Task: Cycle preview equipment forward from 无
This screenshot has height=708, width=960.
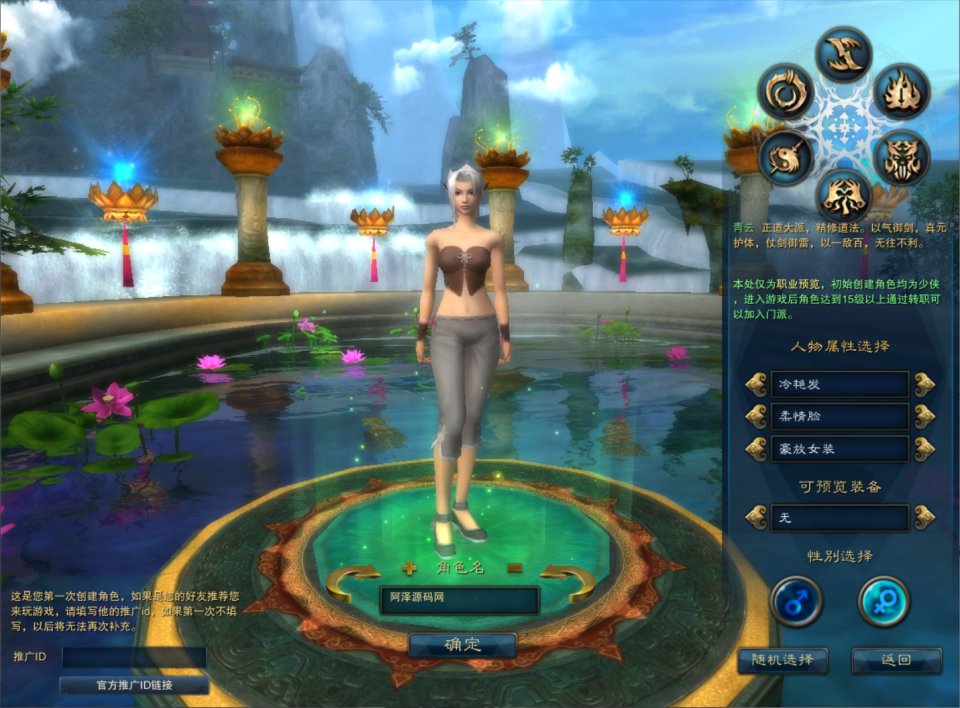Action: [924, 517]
